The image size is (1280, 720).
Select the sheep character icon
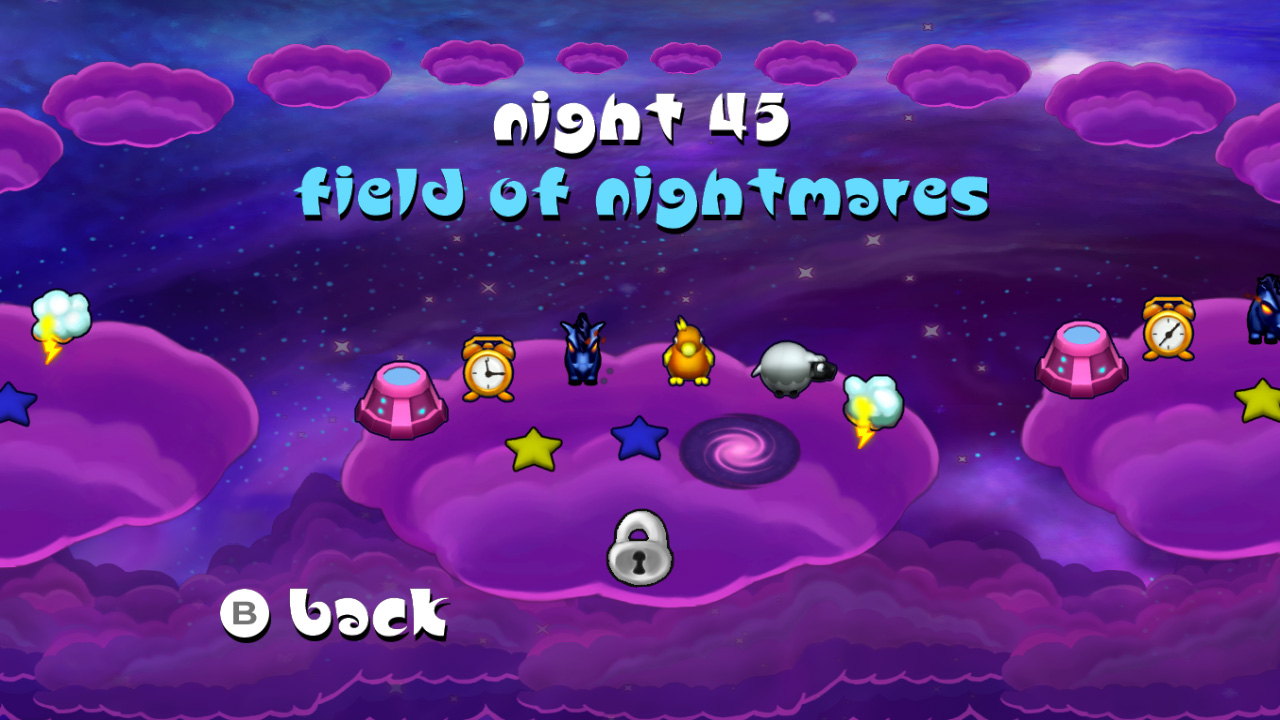click(x=789, y=366)
